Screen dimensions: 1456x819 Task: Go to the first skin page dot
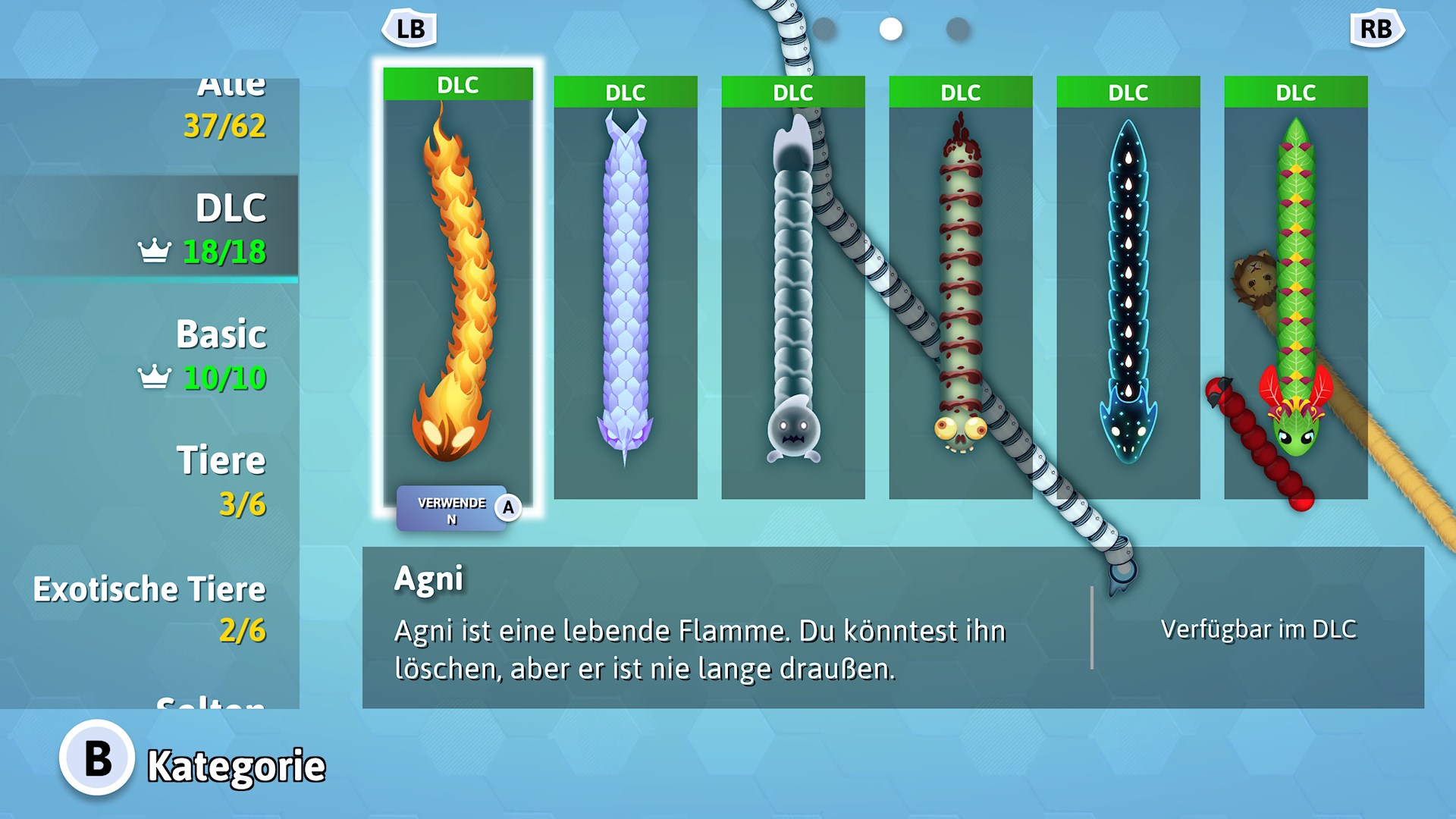coord(824,30)
